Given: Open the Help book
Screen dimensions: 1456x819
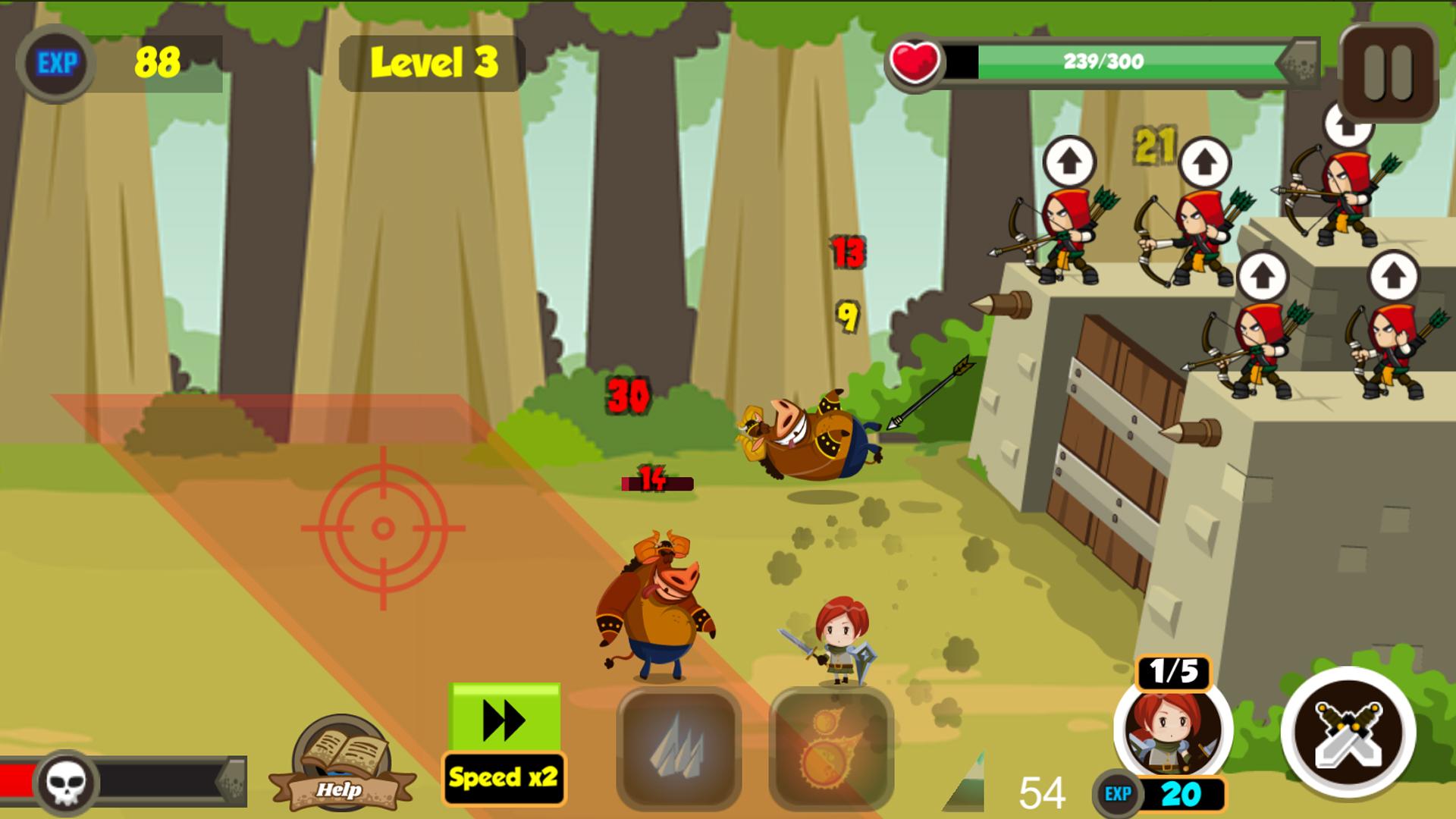Looking at the screenshot, I should pos(341,764).
